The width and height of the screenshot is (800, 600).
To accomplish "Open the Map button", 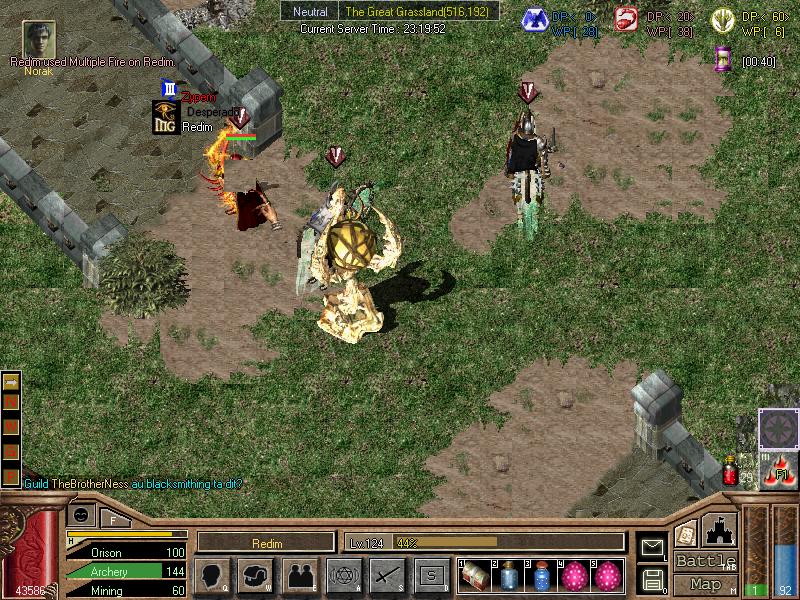I will (706, 584).
